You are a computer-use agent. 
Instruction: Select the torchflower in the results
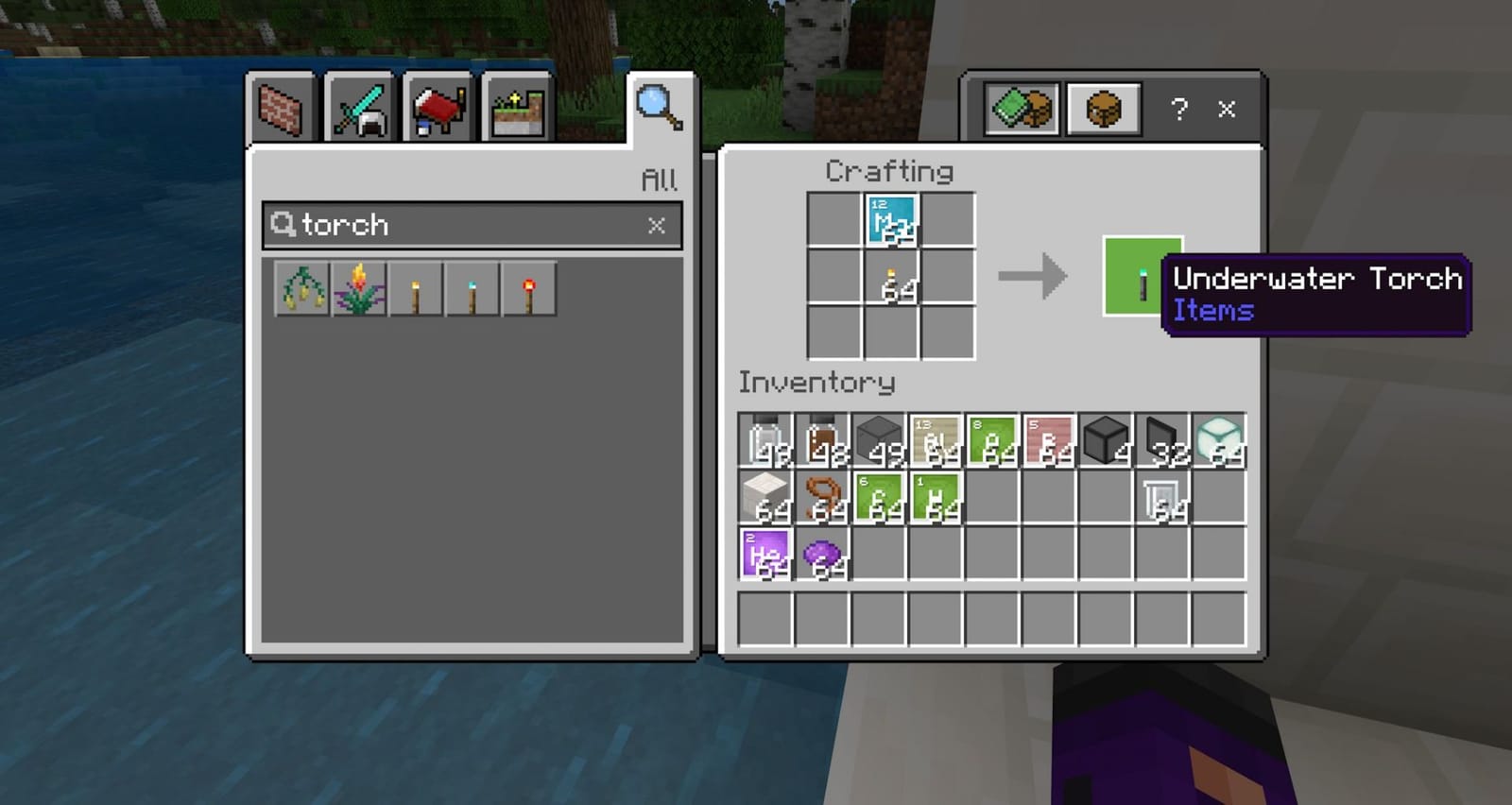pyautogui.click(x=357, y=288)
